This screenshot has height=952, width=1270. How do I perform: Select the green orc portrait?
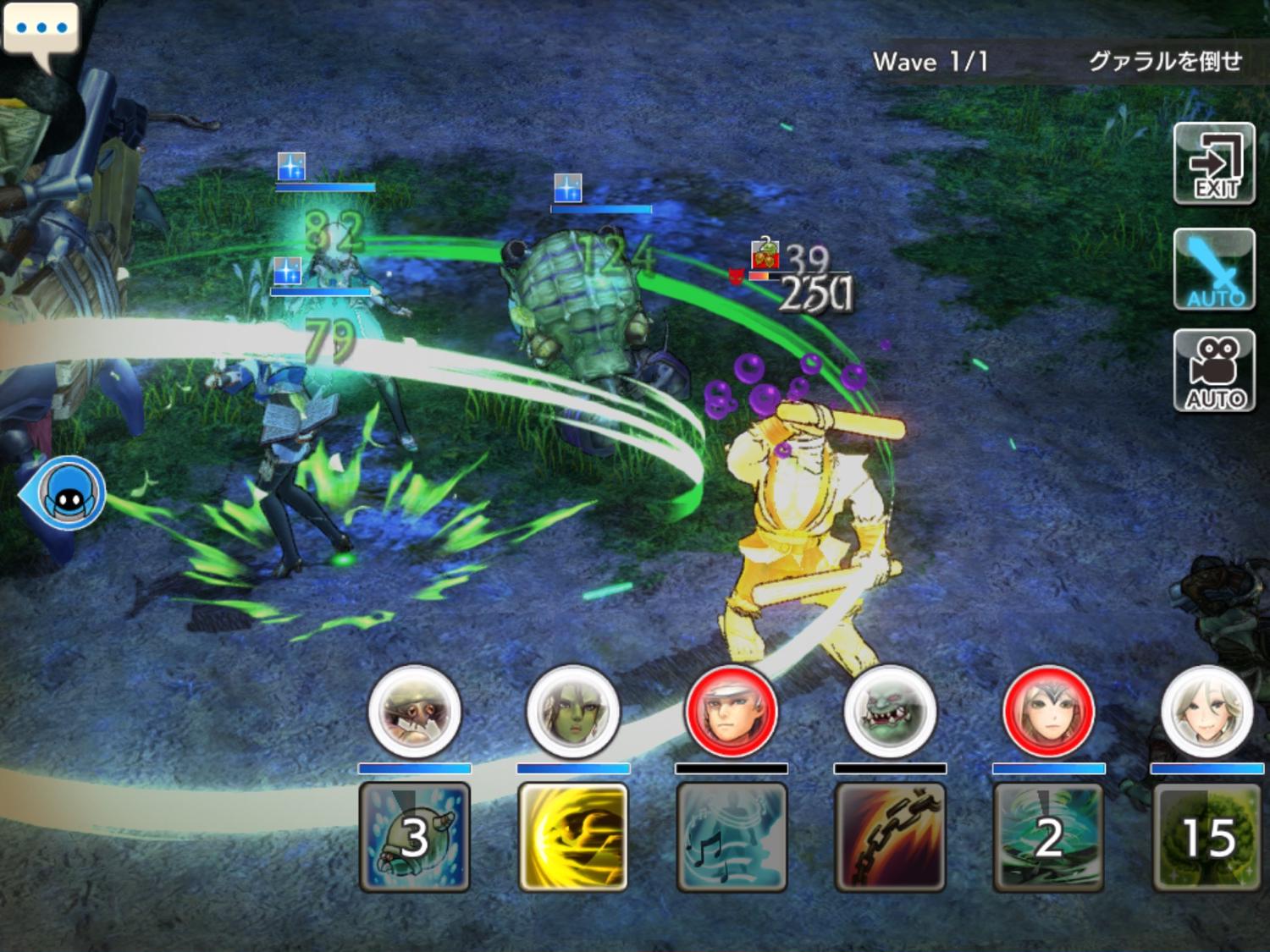coord(890,712)
